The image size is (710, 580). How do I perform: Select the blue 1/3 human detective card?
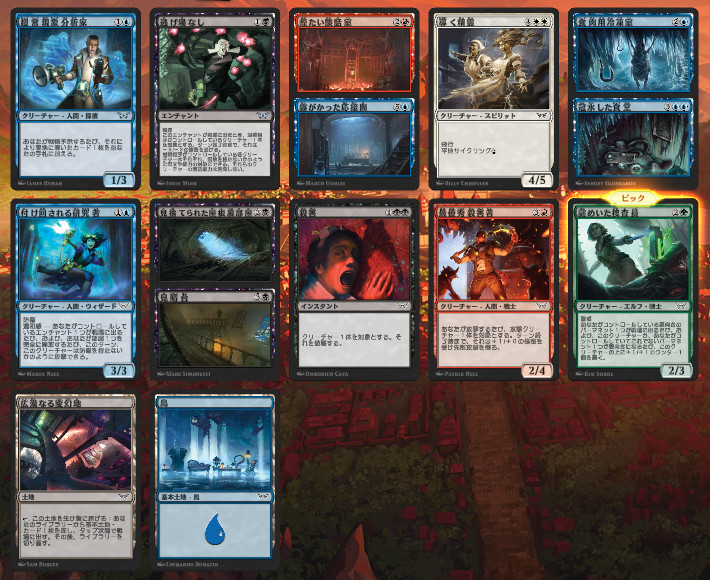(76, 100)
